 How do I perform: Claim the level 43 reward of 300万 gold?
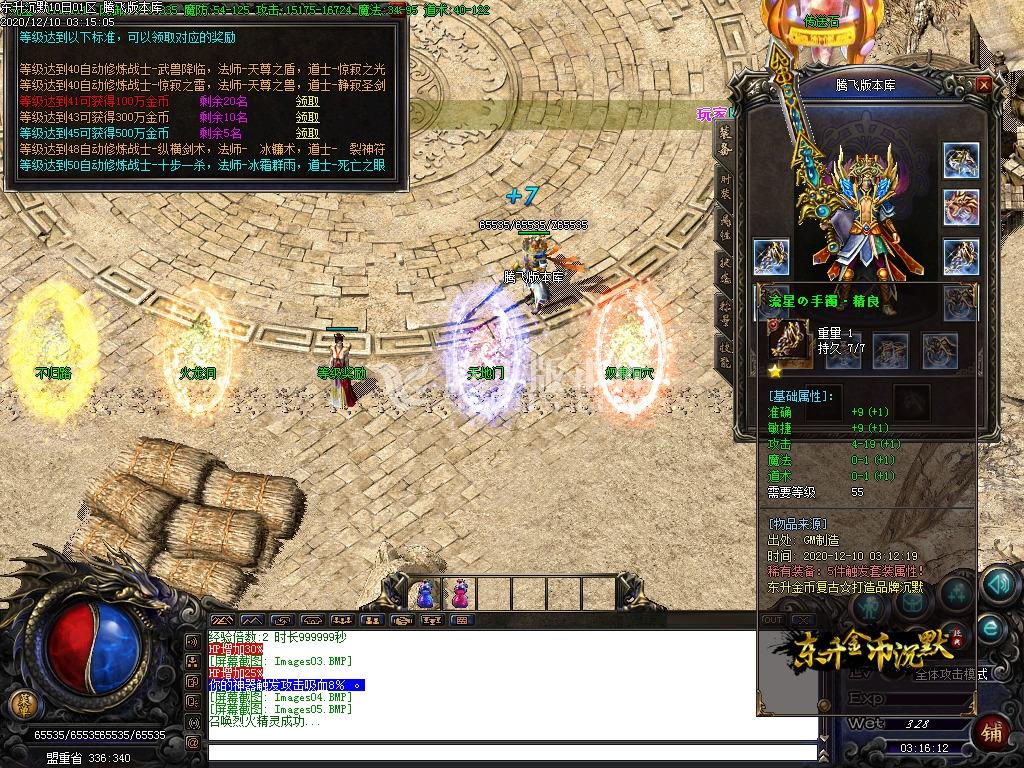307,117
